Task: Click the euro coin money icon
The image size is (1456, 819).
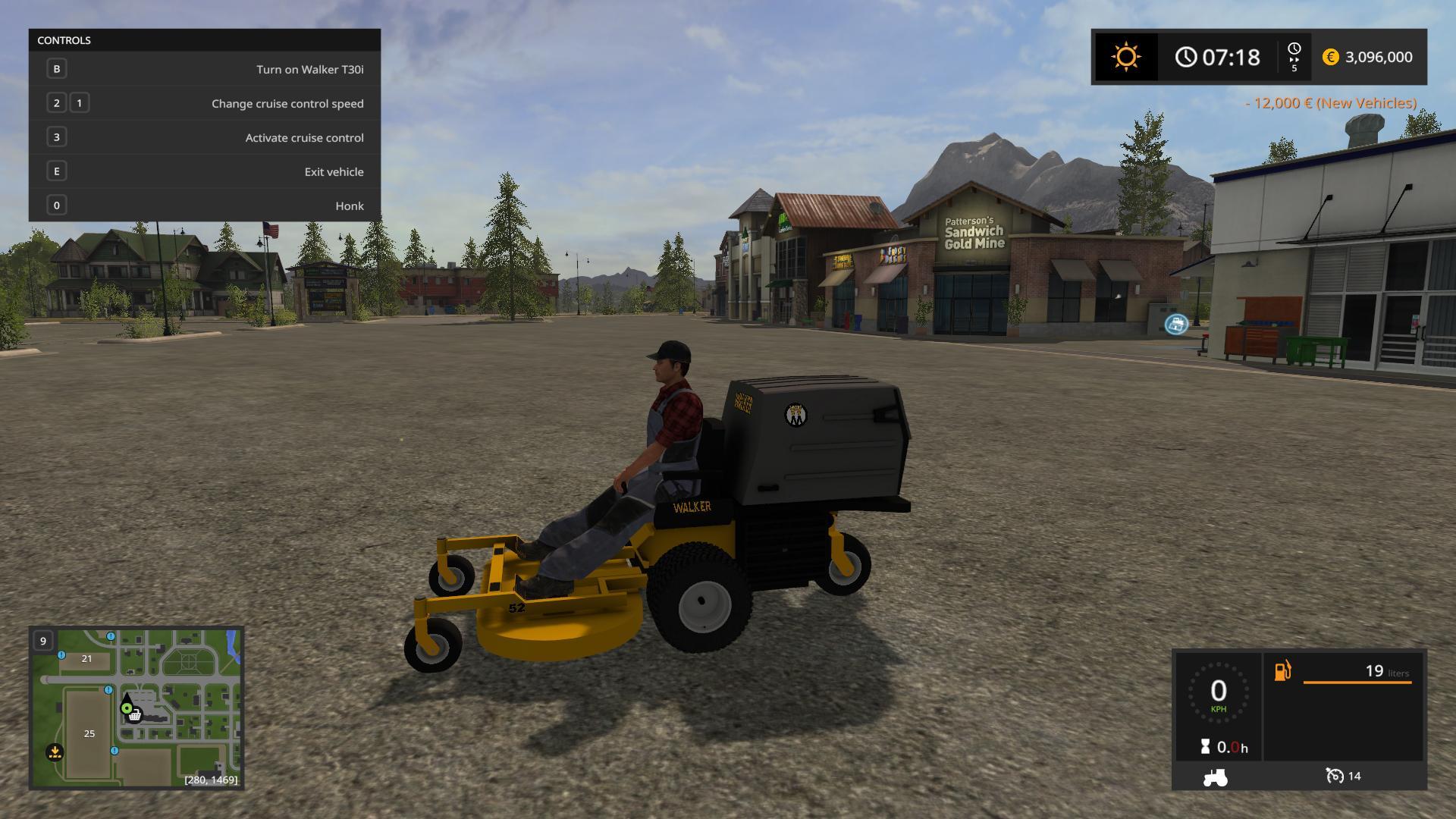Action: pyautogui.click(x=1330, y=57)
